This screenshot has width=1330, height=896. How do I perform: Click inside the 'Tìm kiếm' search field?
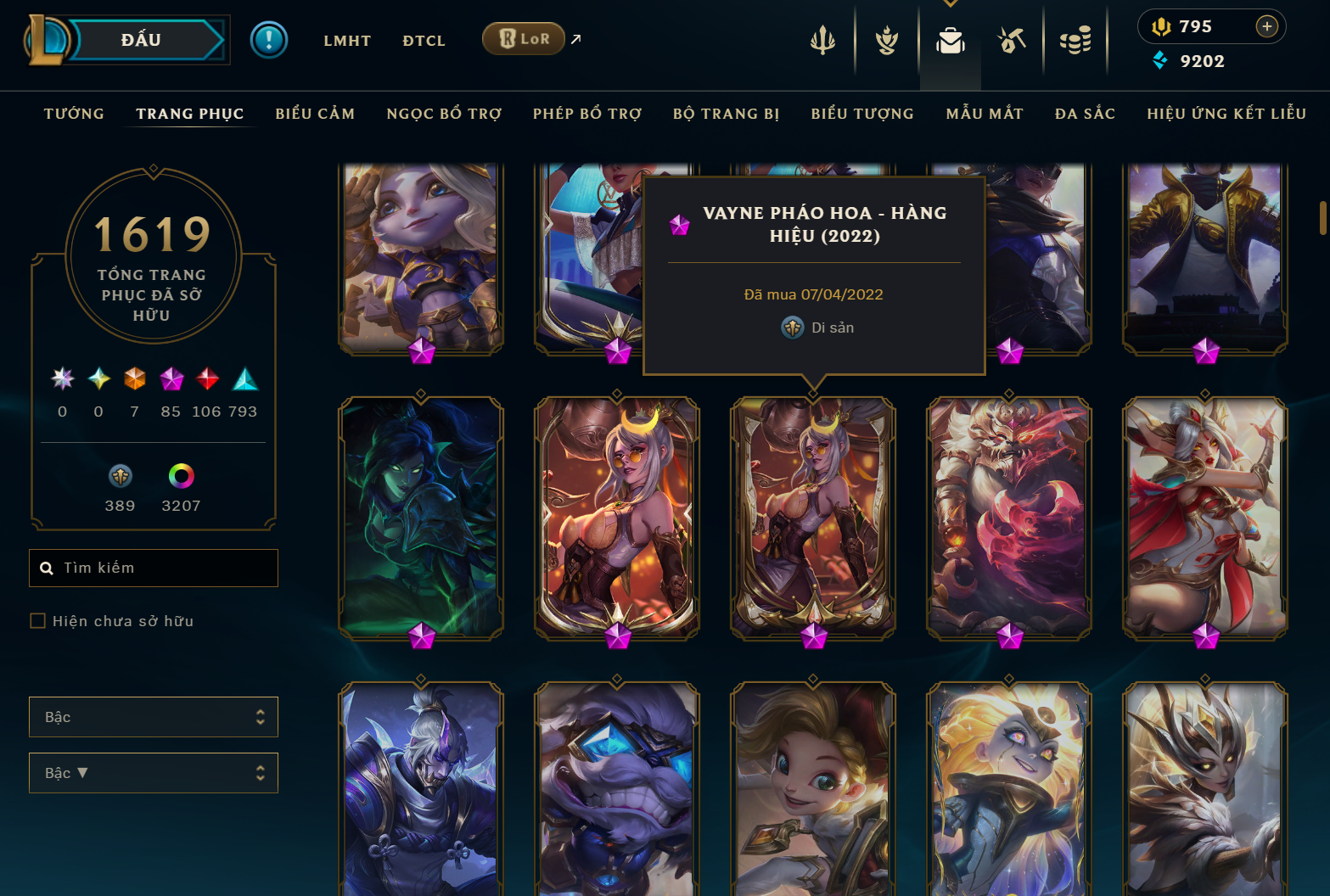tap(153, 568)
